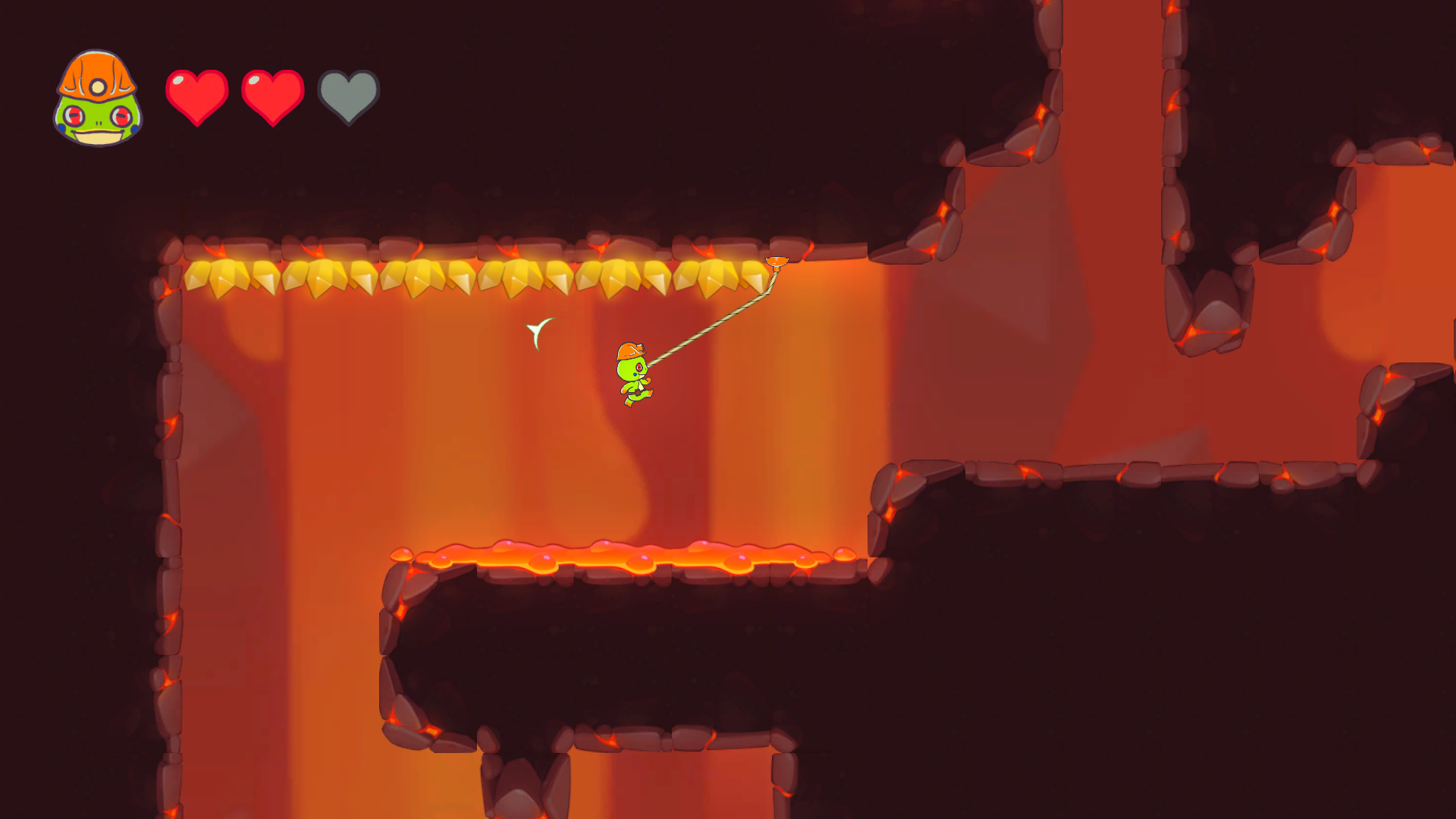The width and height of the screenshot is (1456, 819).
Task: Expand the top row of golden spikes
Action: click(470, 277)
